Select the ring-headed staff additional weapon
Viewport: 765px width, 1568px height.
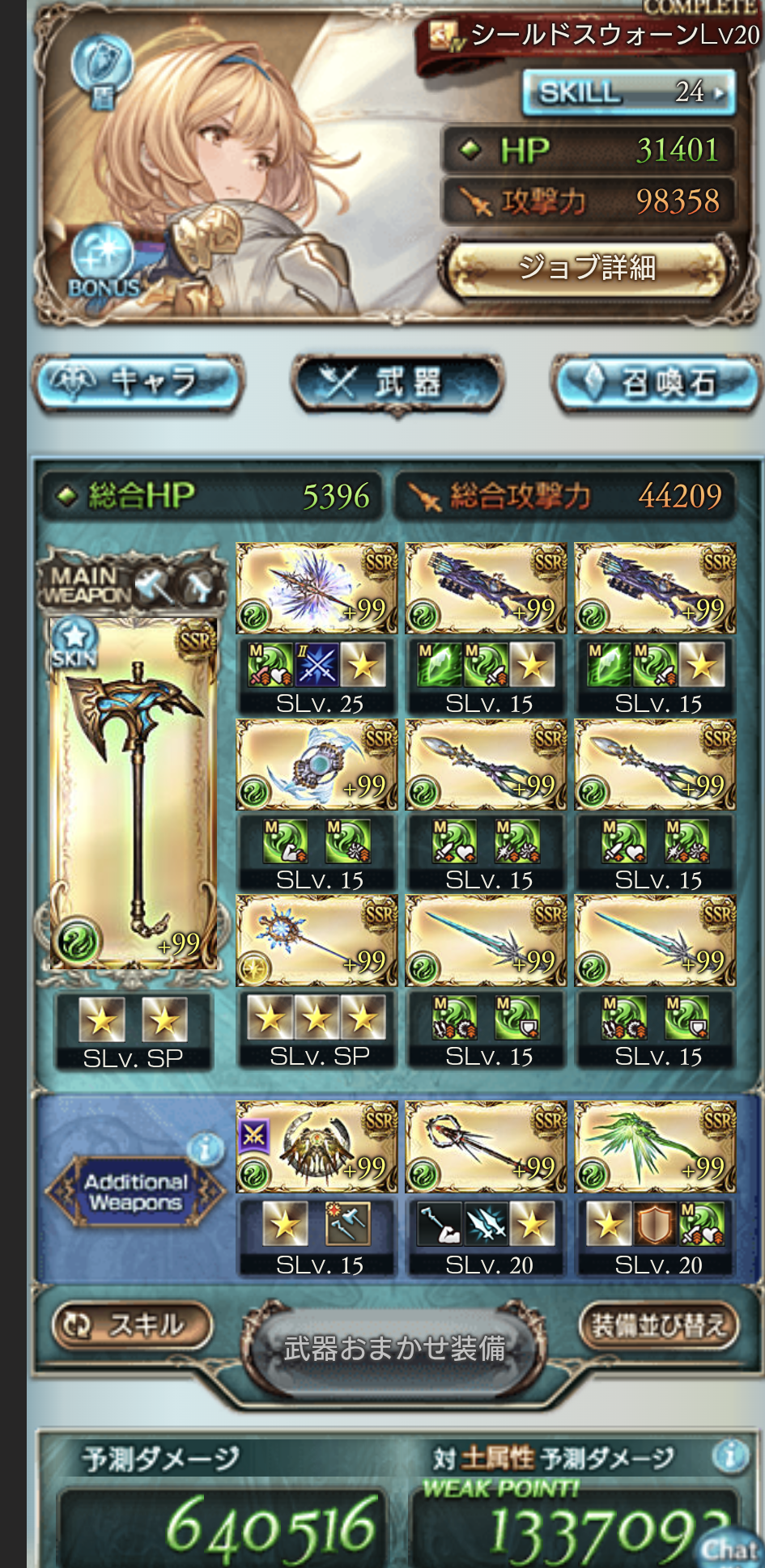point(486,1147)
